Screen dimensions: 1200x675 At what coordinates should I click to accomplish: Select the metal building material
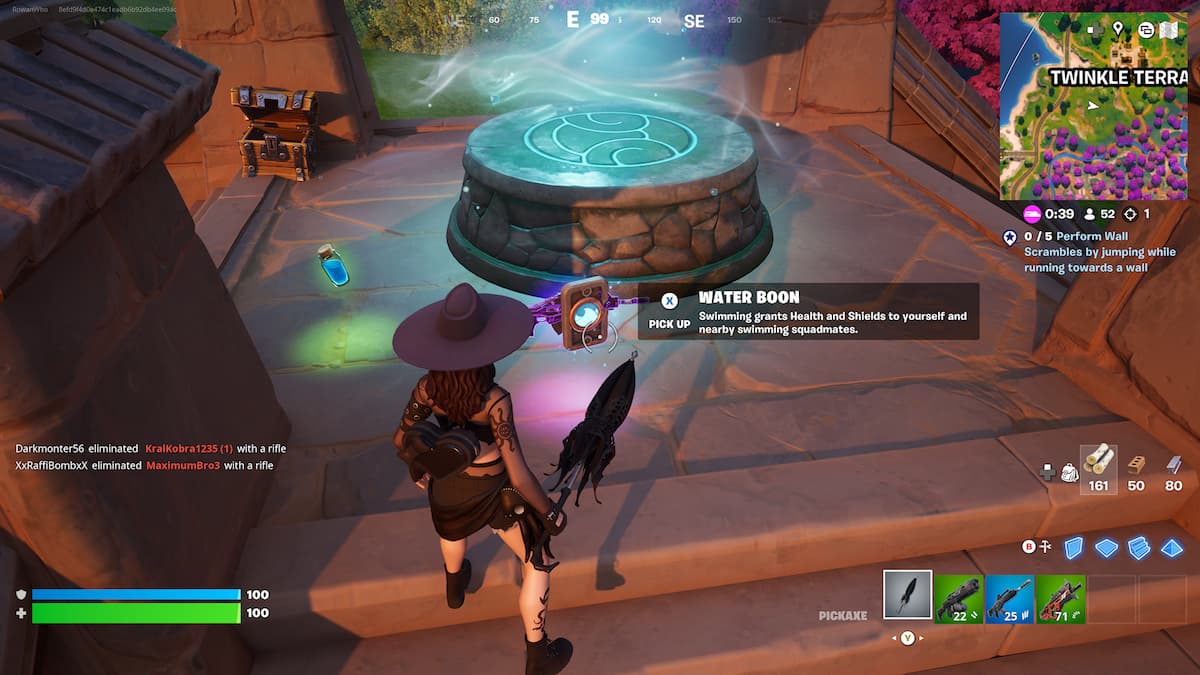coord(1173,468)
